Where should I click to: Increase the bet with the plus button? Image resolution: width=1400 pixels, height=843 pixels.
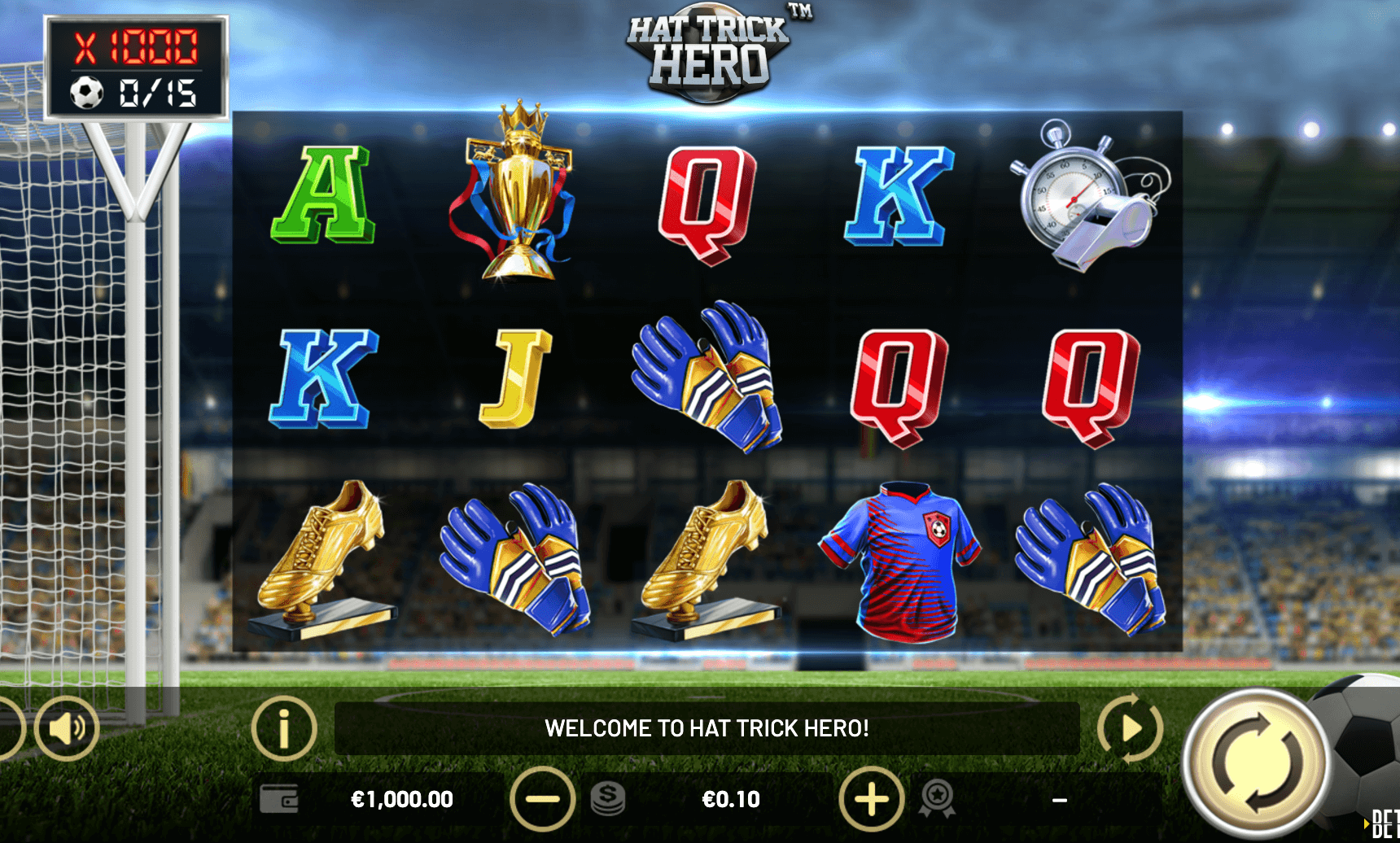(871, 799)
